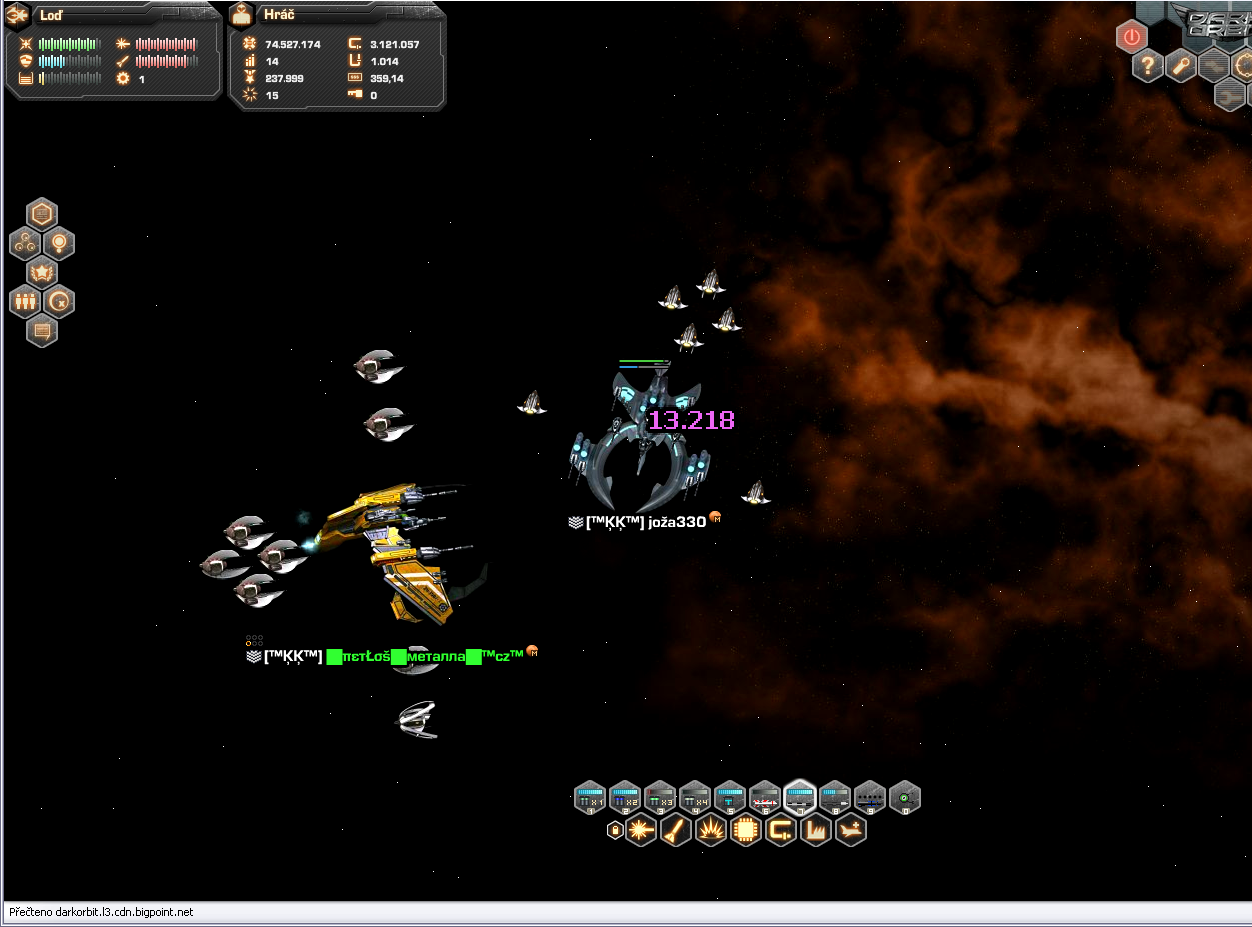
Task: Select the x1 laser ammo slot
Action: (x=590, y=797)
